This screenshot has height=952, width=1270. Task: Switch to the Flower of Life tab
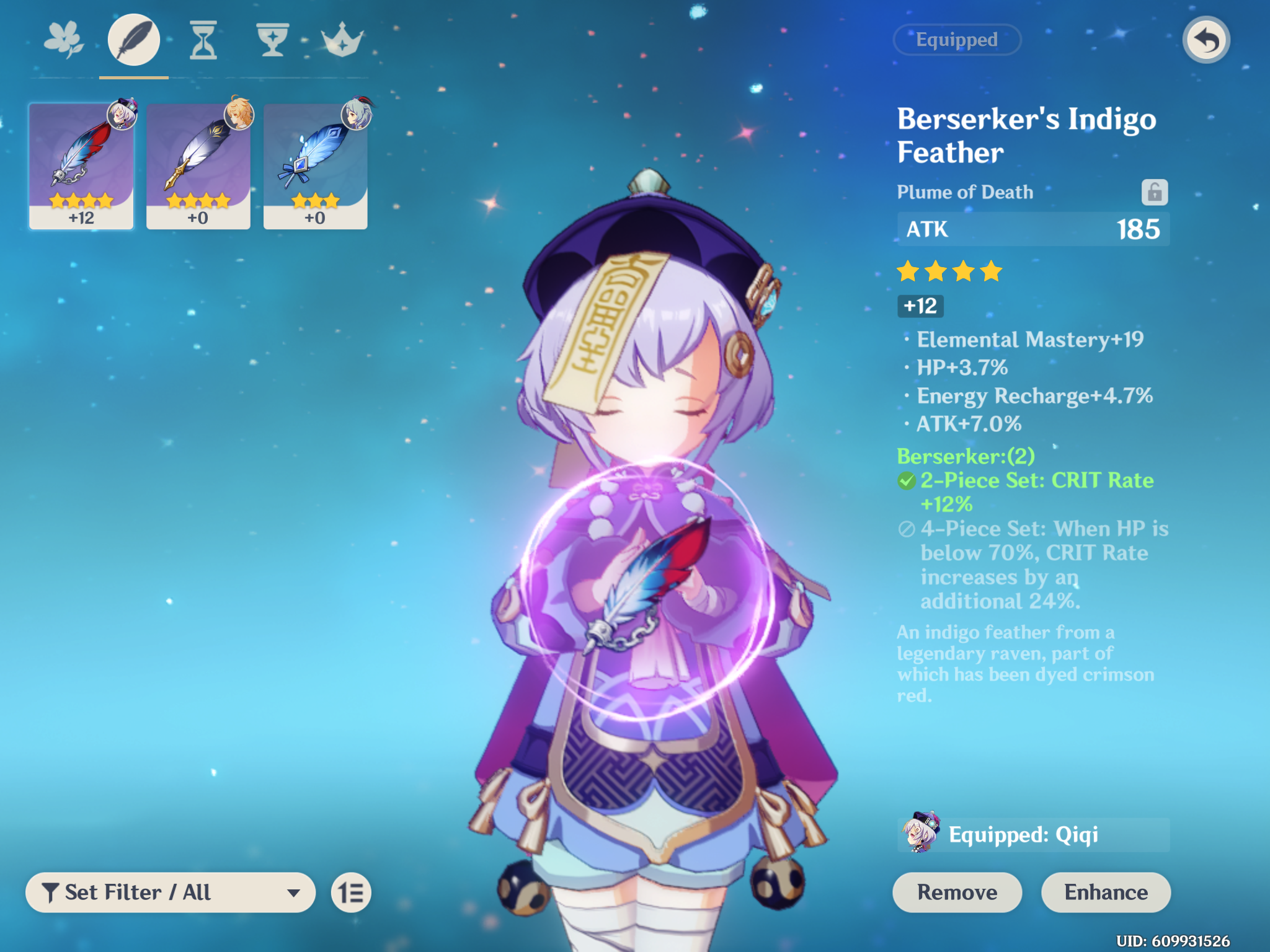64,40
